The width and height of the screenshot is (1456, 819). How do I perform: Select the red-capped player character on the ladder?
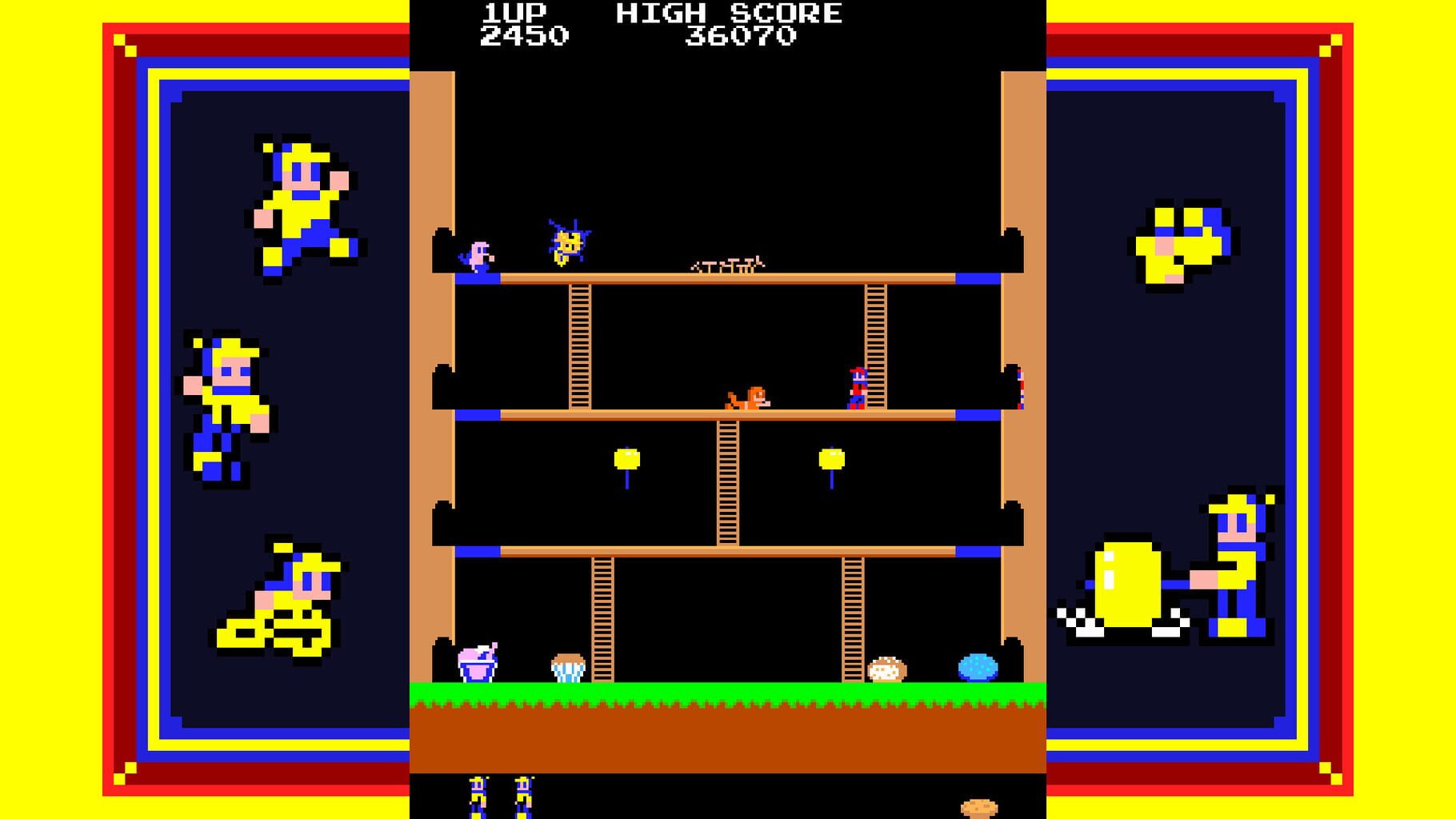pyautogui.click(x=856, y=388)
